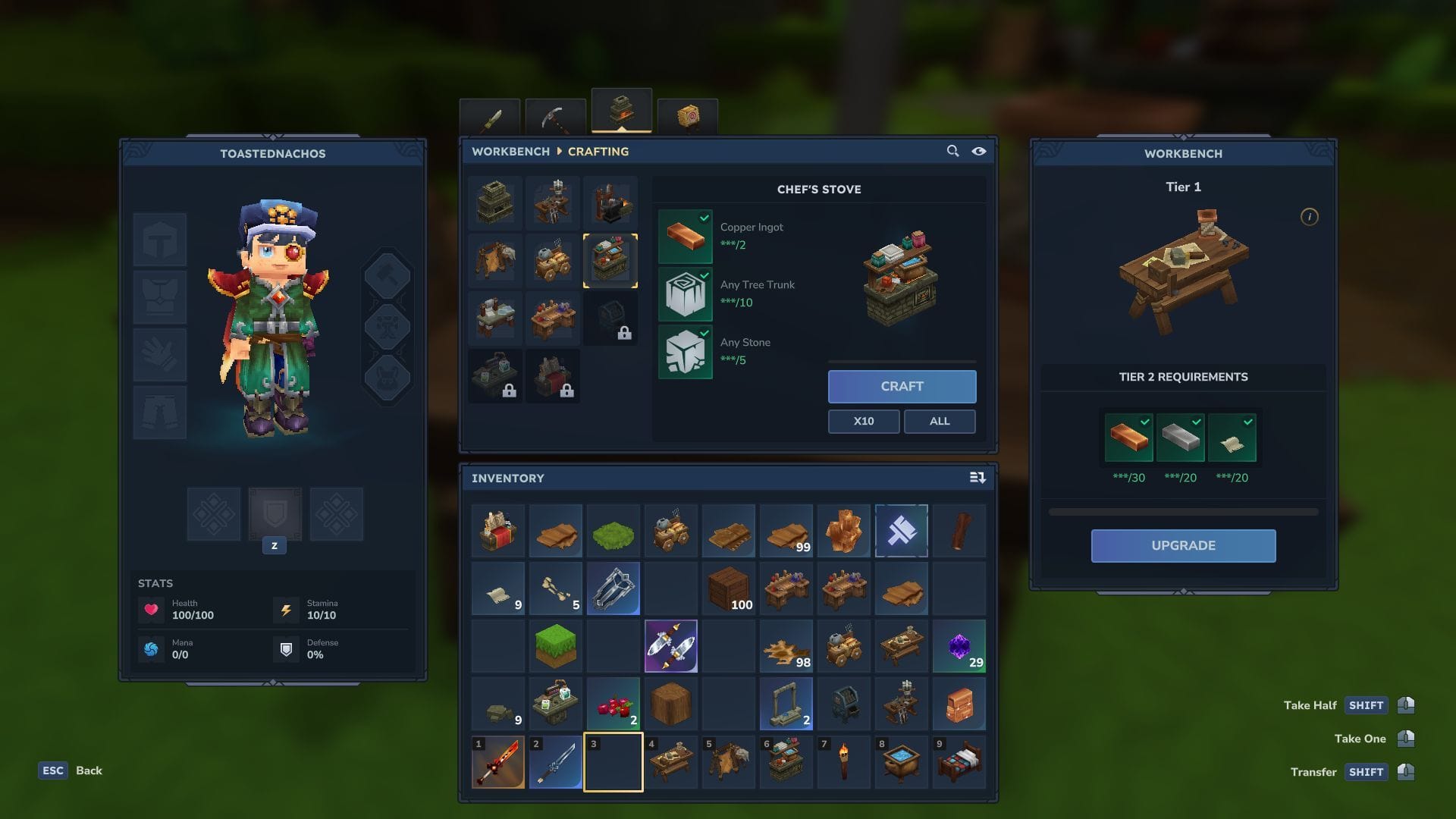1456x819 pixels.
Task: Select the Copper Ingot ingredient slot
Action: coord(685,236)
